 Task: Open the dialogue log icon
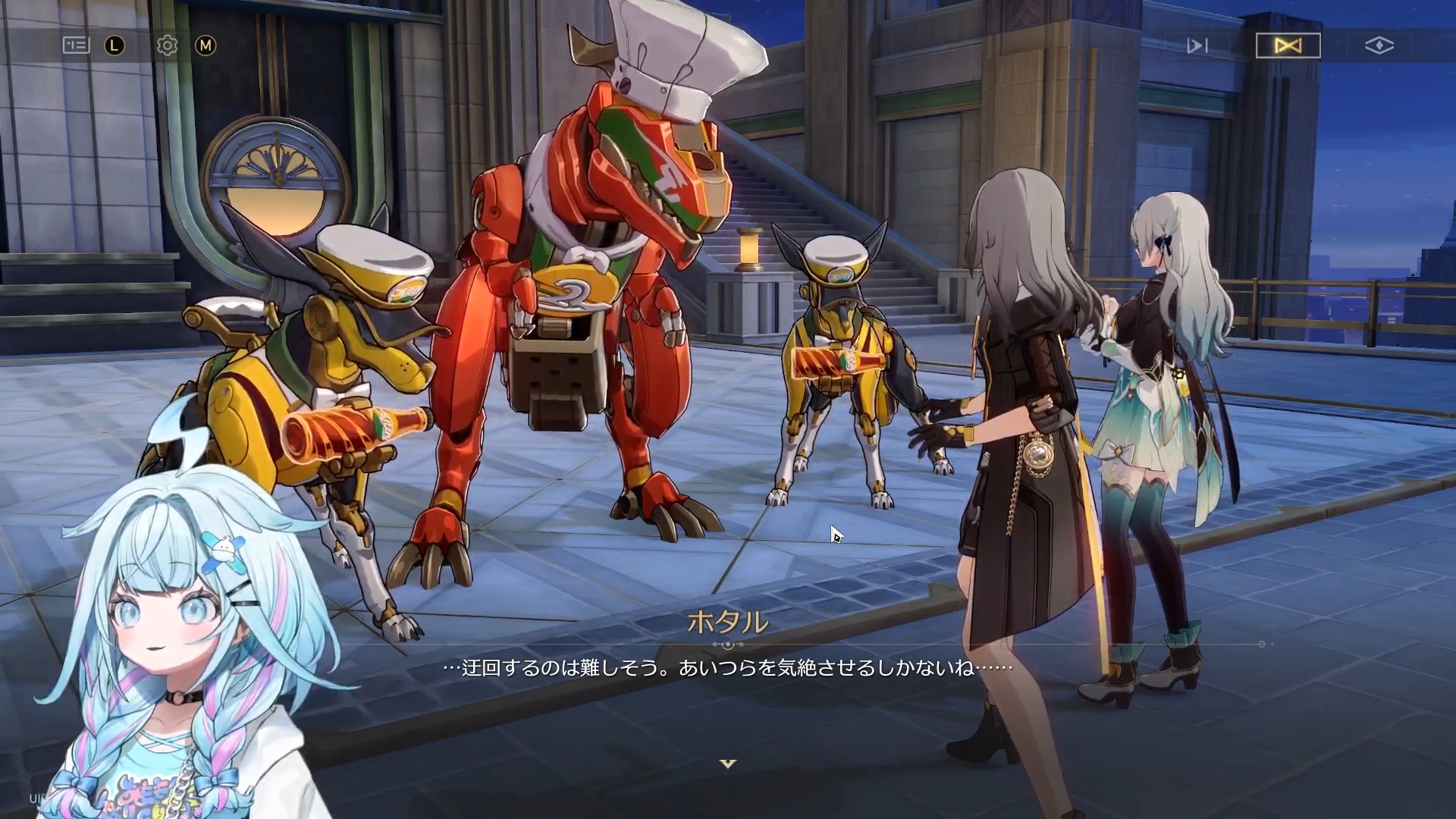click(x=76, y=45)
